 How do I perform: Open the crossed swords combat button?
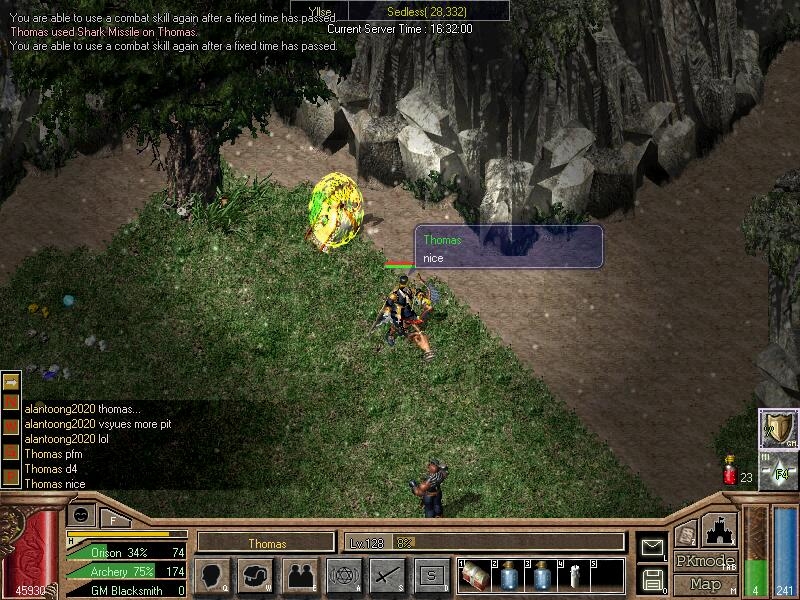point(388,575)
